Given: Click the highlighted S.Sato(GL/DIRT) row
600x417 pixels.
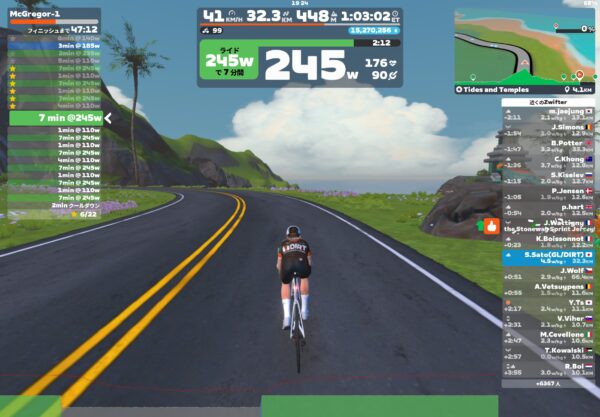Looking at the screenshot, I should point(549,258).
